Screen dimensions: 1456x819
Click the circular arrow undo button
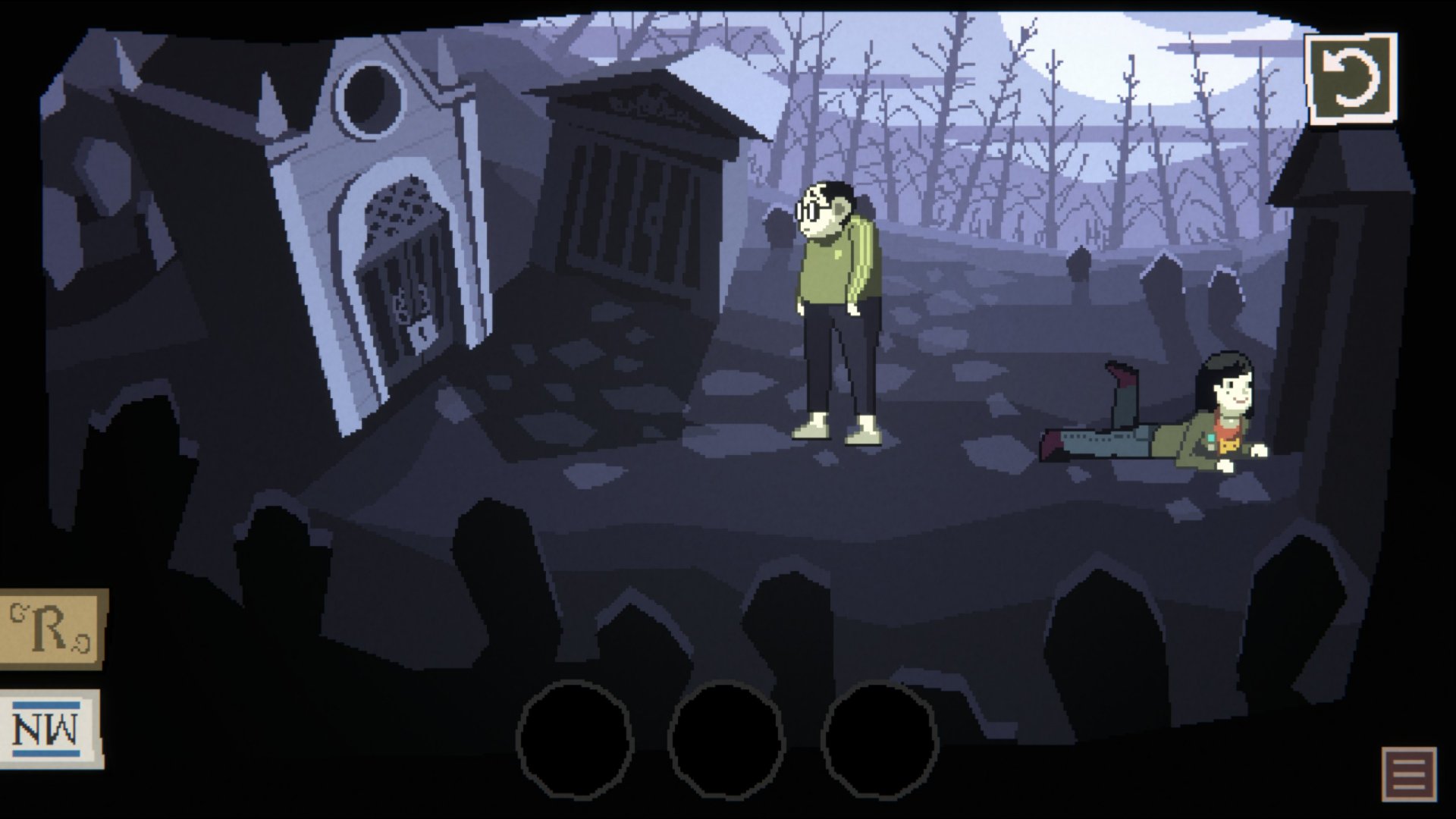click(1351, 78)
